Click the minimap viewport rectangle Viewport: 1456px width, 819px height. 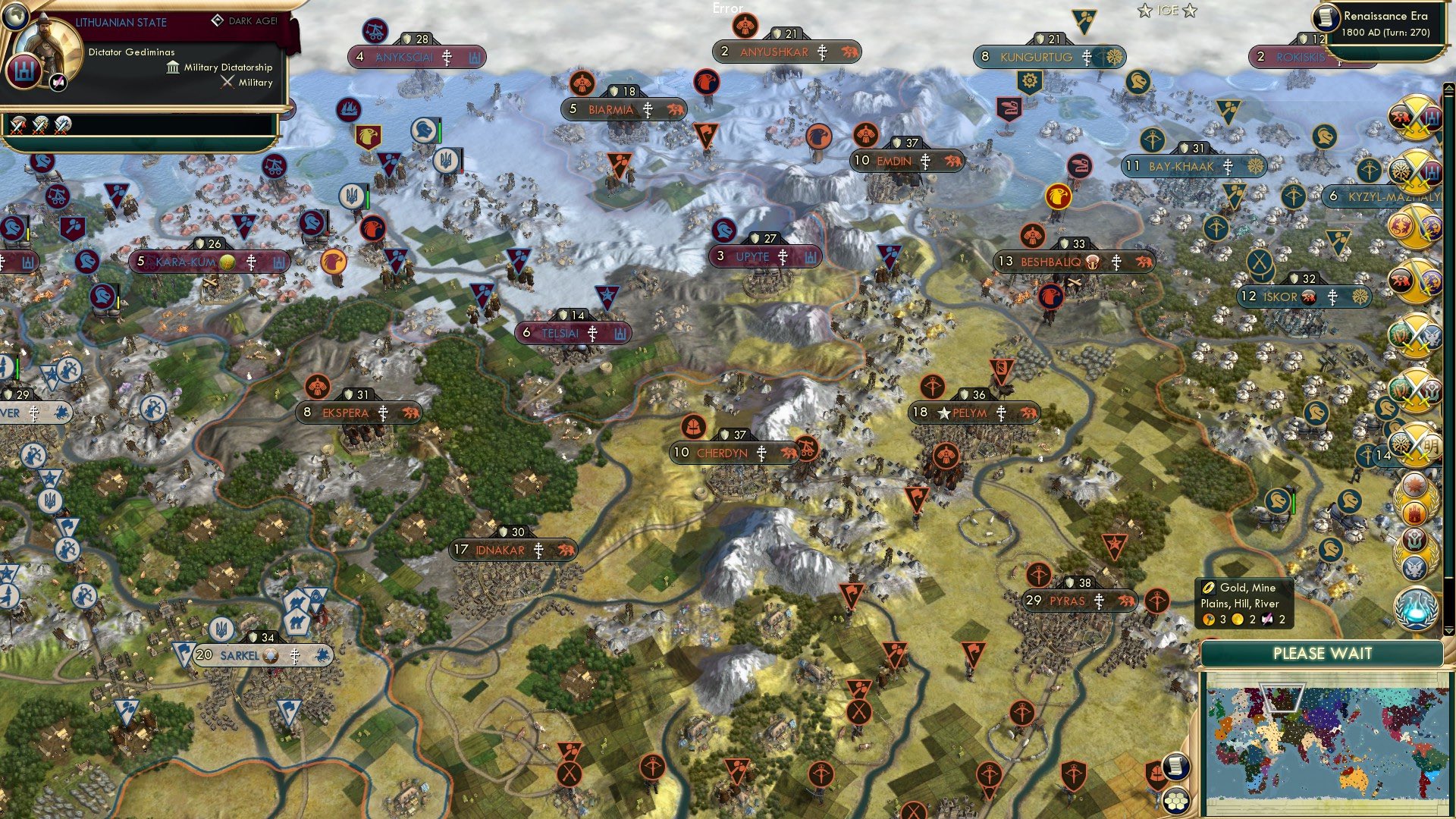click(1282, 698)
